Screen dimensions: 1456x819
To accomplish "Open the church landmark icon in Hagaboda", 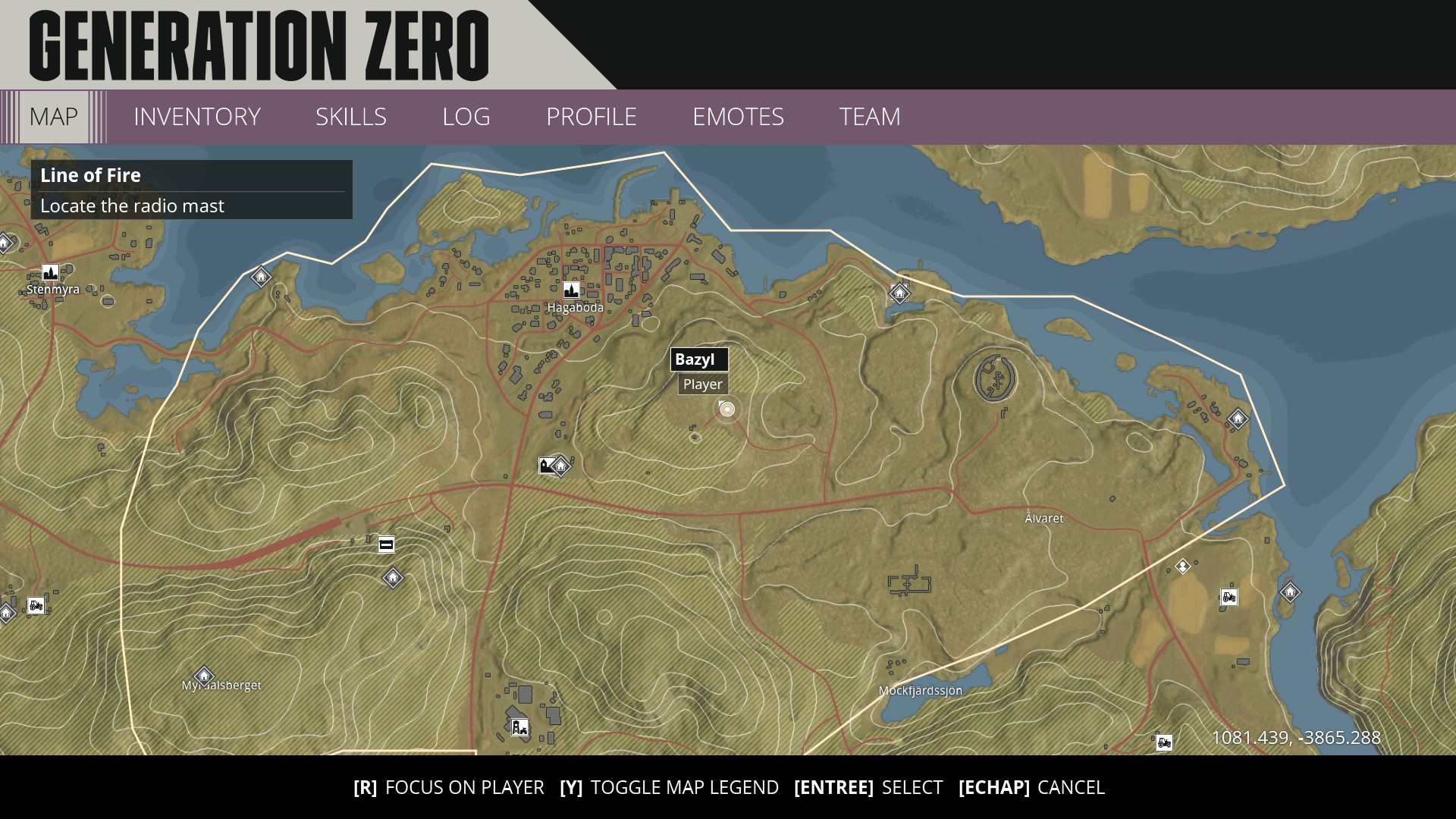I will click(573, 290).
